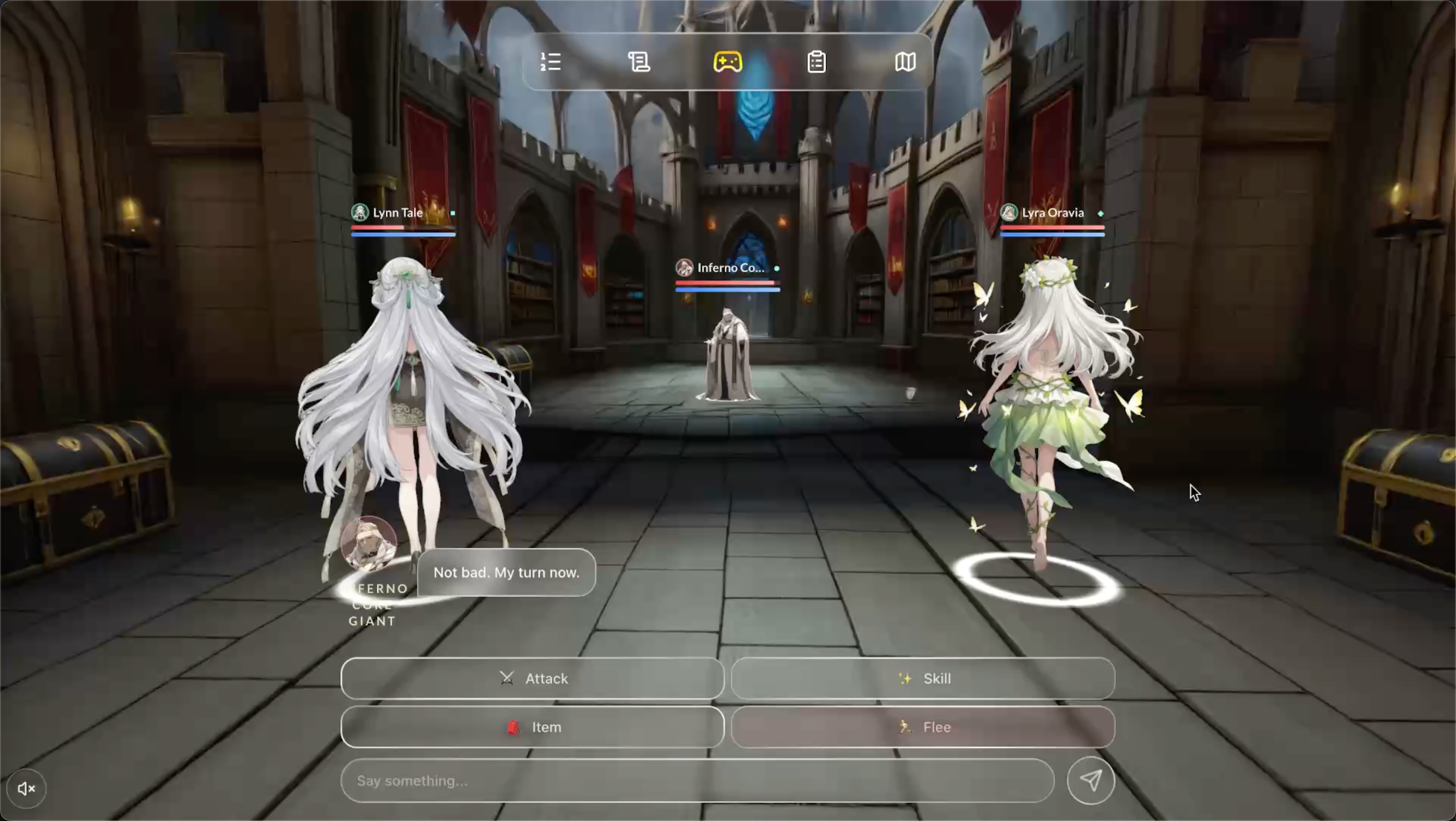This screenshot has width=1456, height=821.
Task: Unmute the game audio speaker toggle
Action: pos(26,788)
